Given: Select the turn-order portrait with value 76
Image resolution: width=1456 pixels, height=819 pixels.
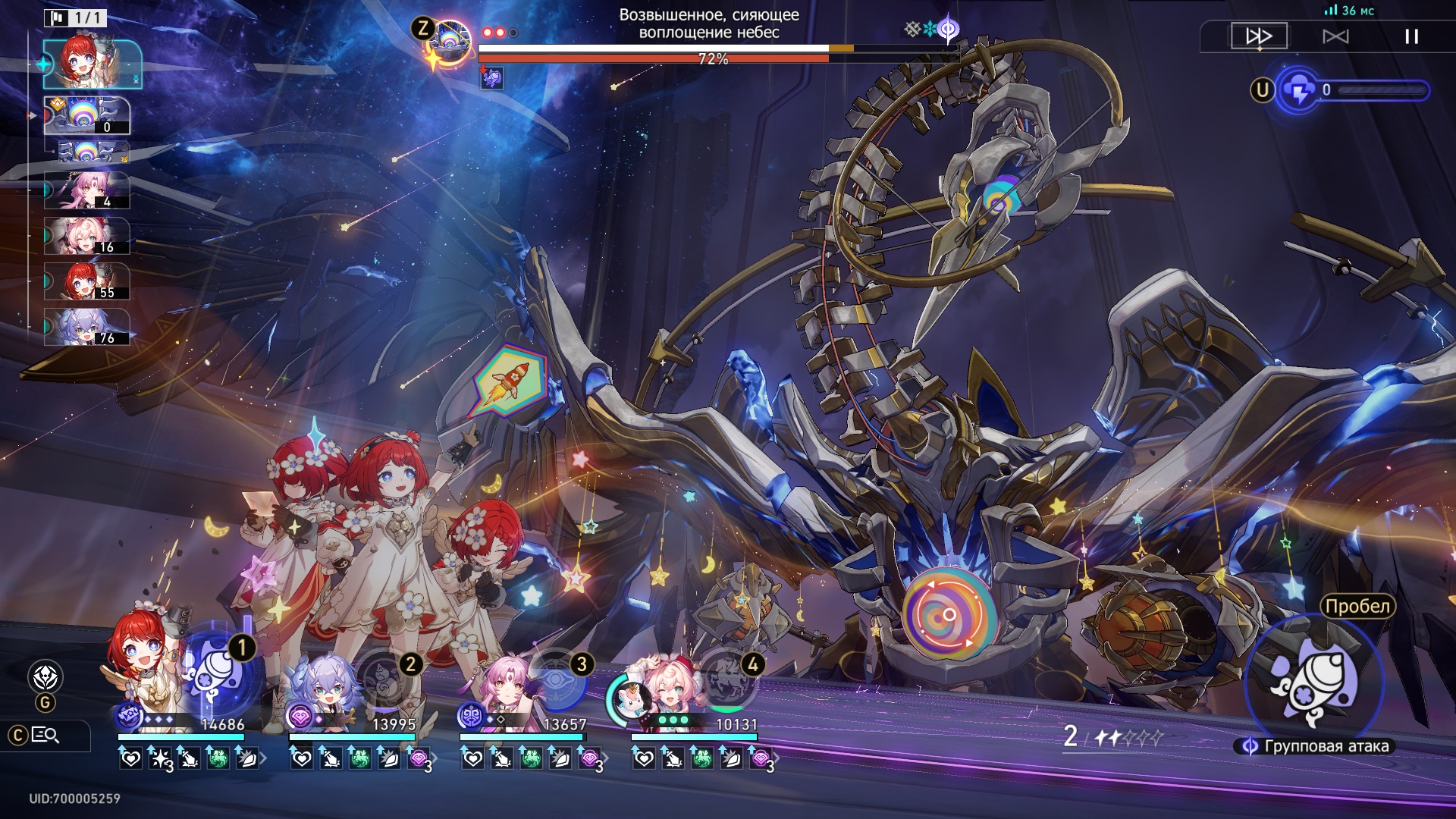Looking at the screenshot, I should click(86, 327).
